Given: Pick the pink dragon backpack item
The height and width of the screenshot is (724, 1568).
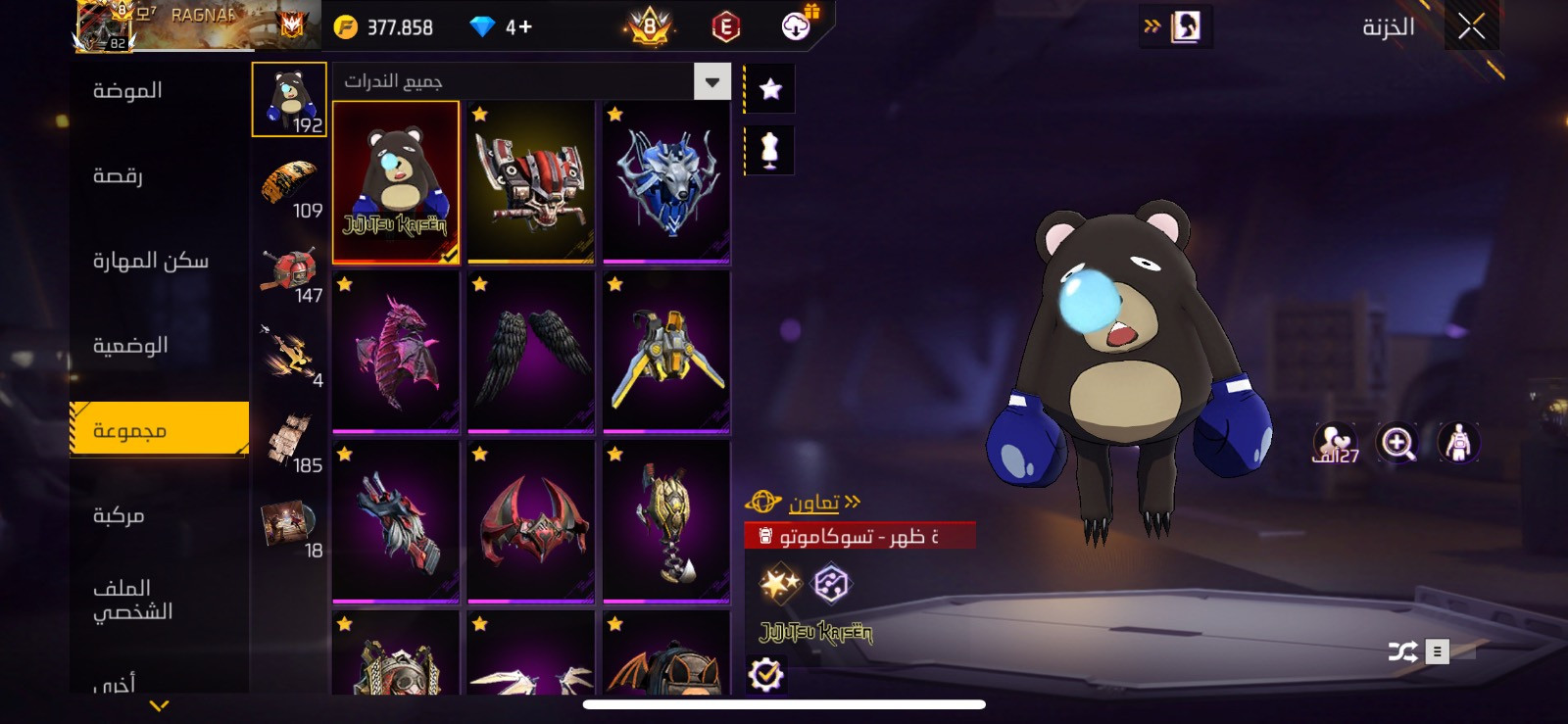Looking at the screenshot, I should [396, 353].
